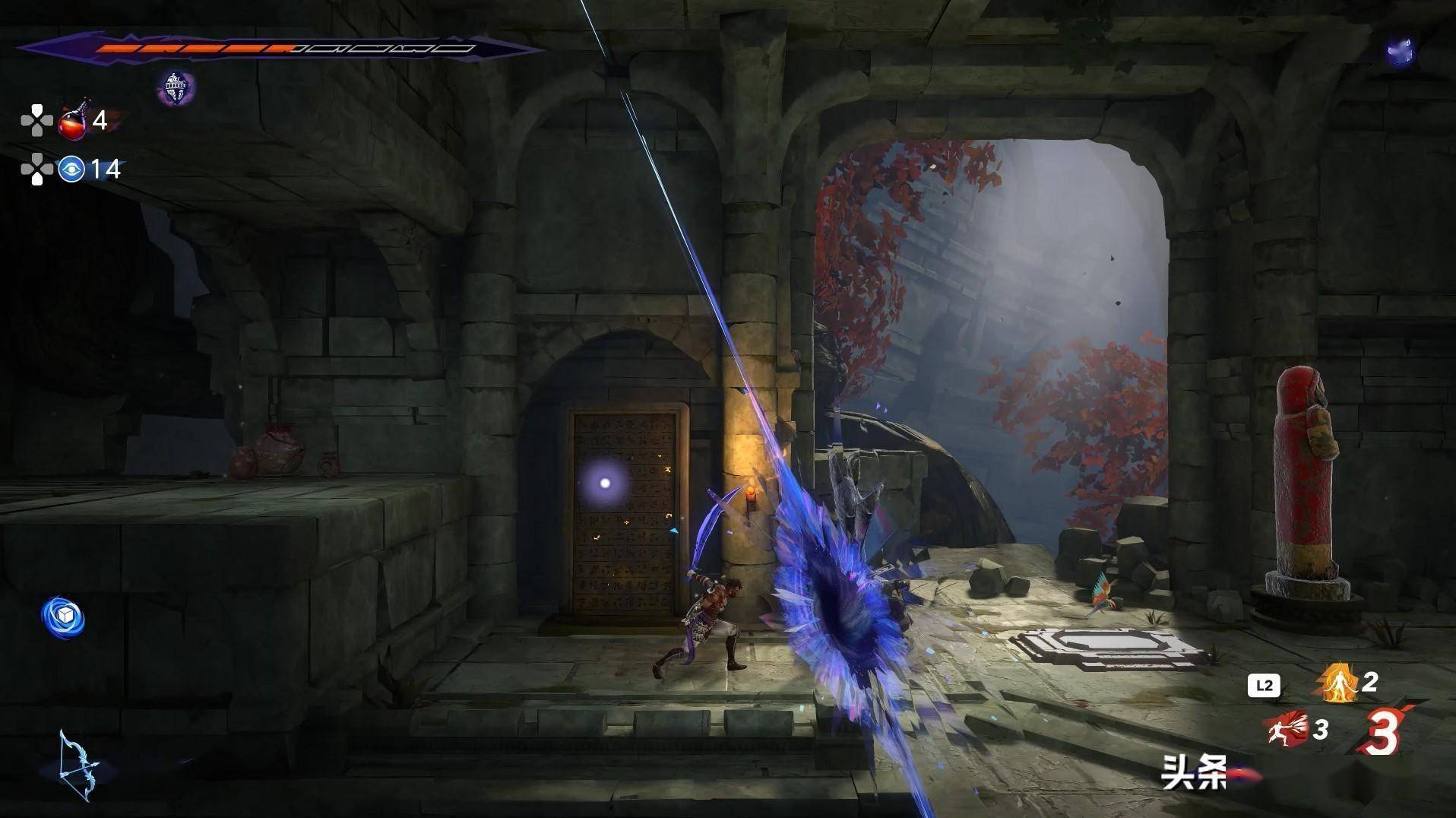Activate the blue cube ability icon
Image resolution: width=1456 pixels, height=818 pixels.
(63, 617)
